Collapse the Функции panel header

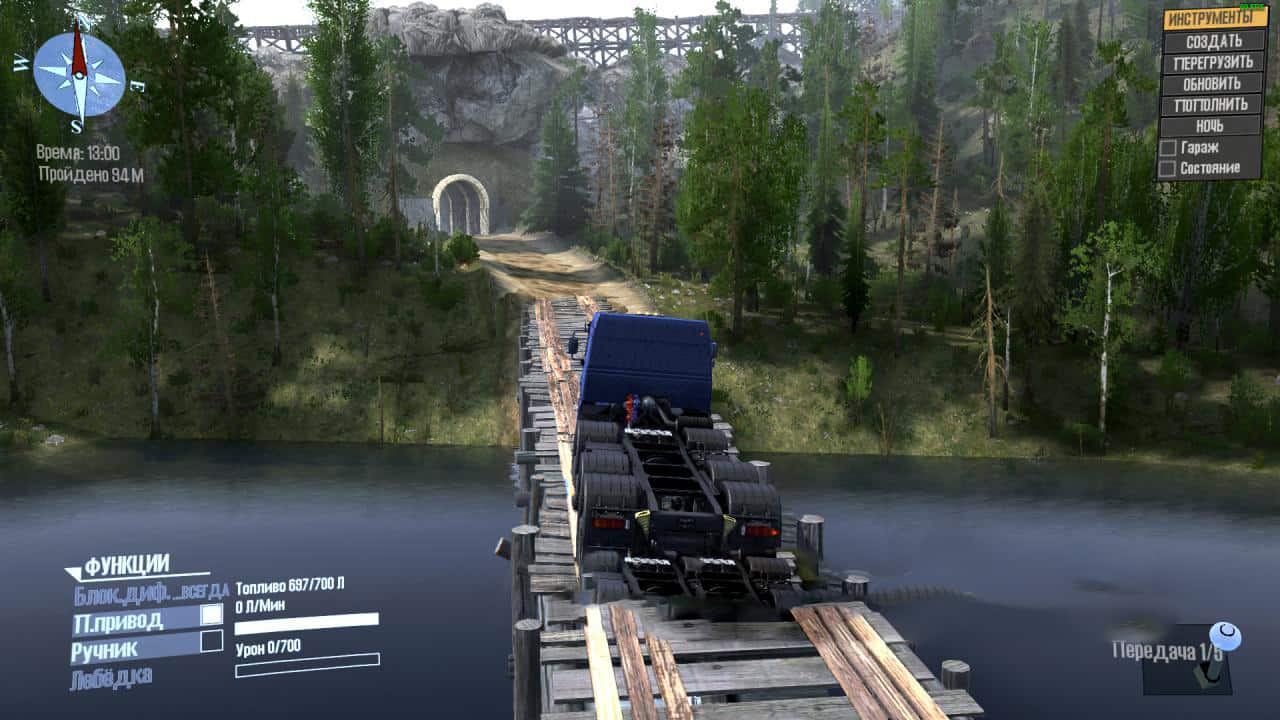[126, 566]
